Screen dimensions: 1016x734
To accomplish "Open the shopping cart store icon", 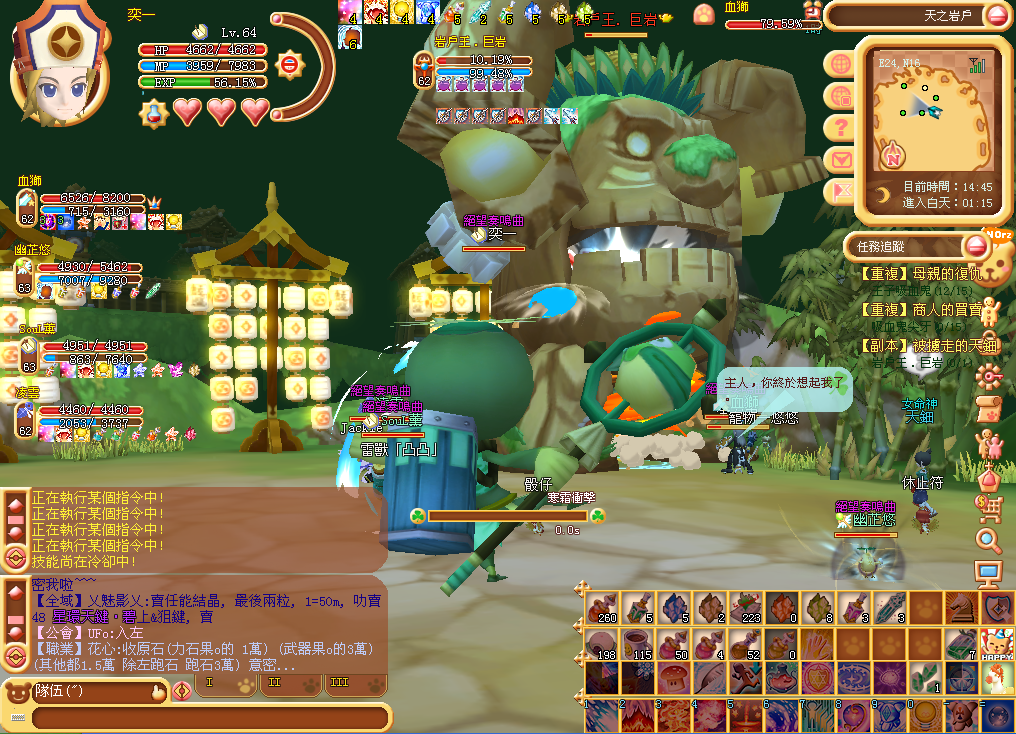I will pyautogui.click(x=989, y=510).
